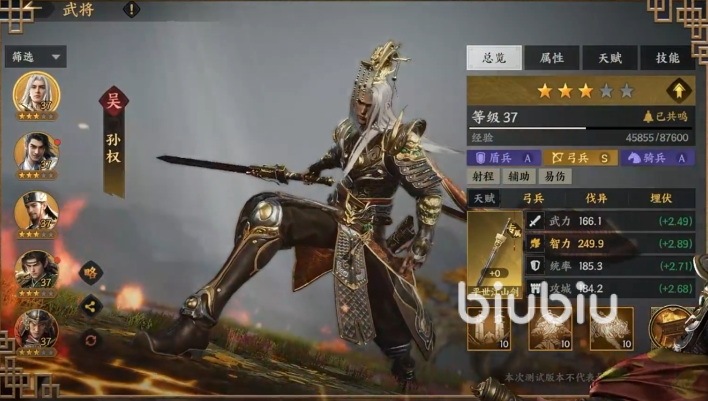708x401 pixels.
Task: Select the 骑兵 cavalry troop type
Action: (x=657, y=157)
